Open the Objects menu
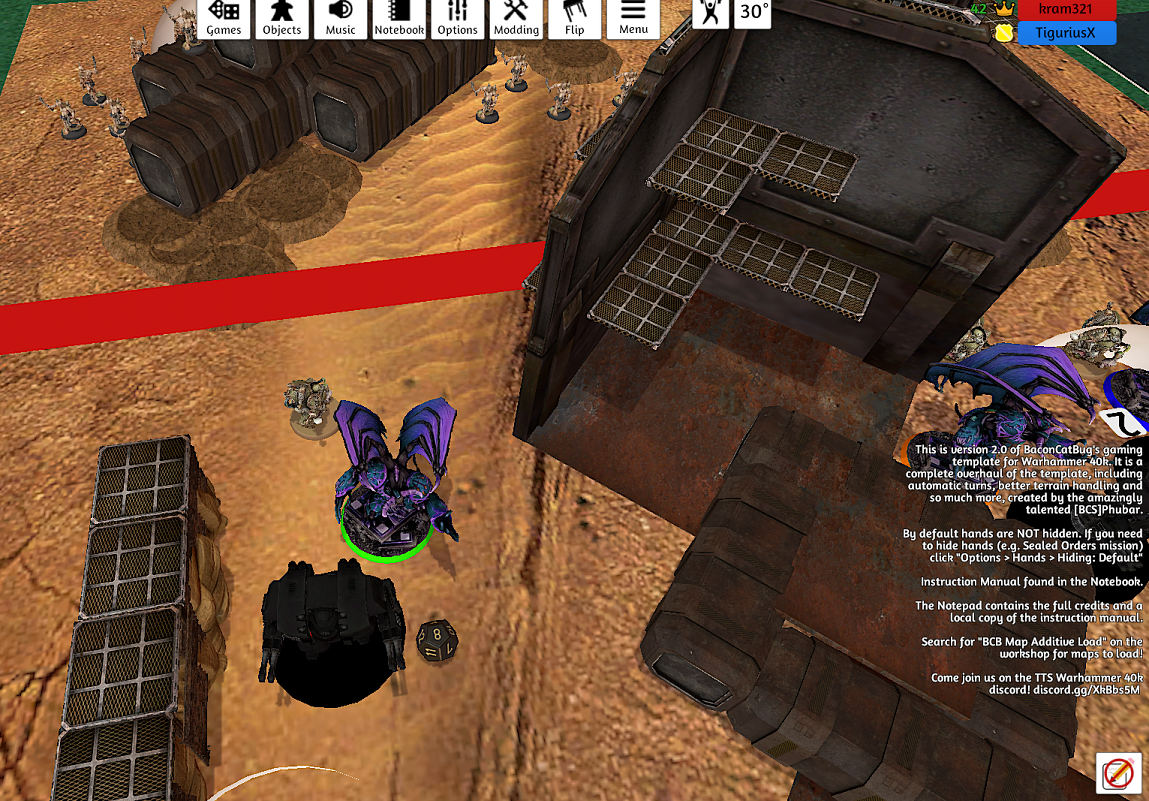1149x801 pixels. tap(282, 18)
